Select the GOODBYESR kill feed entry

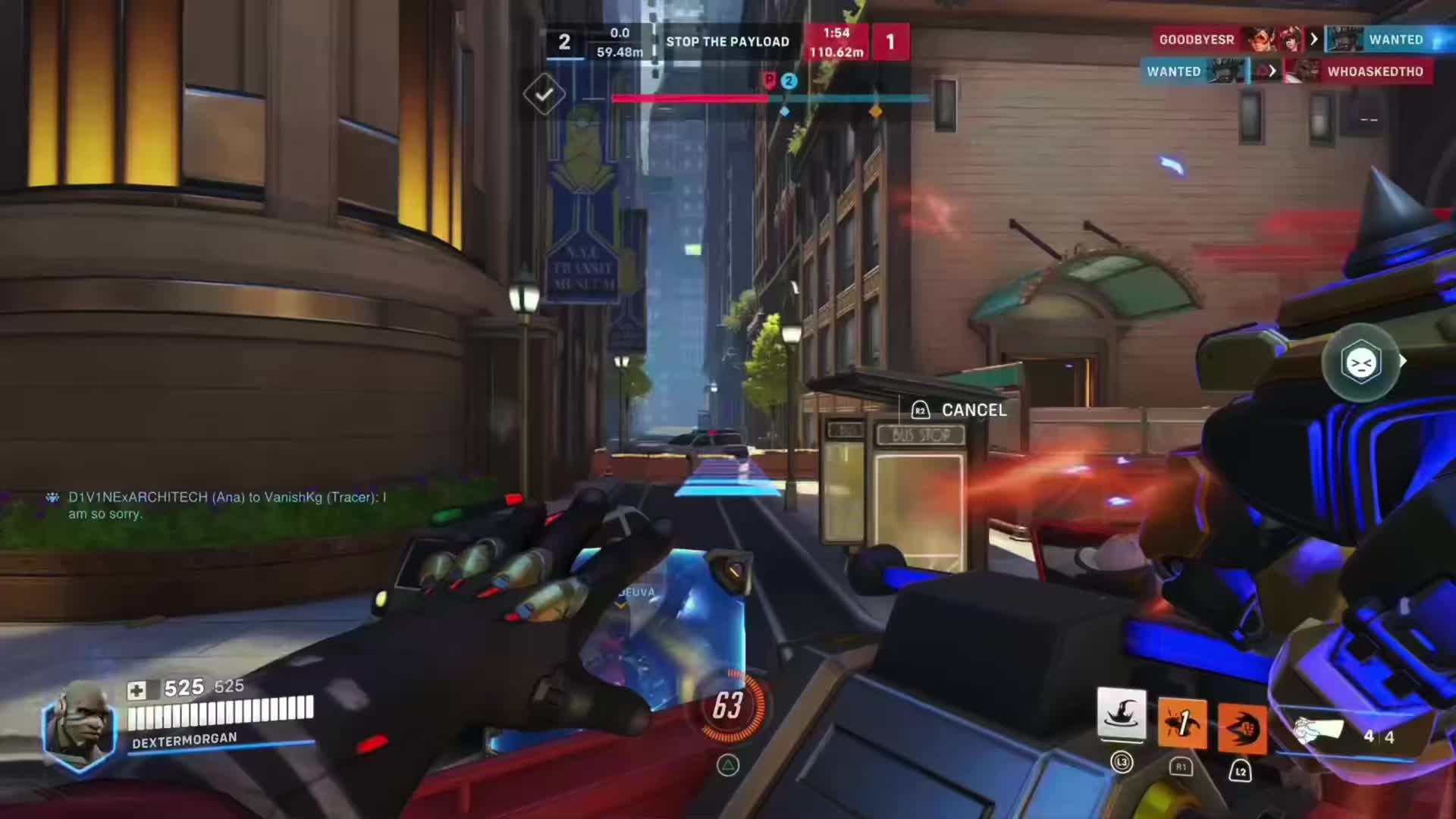click(x=1196, y=39)
